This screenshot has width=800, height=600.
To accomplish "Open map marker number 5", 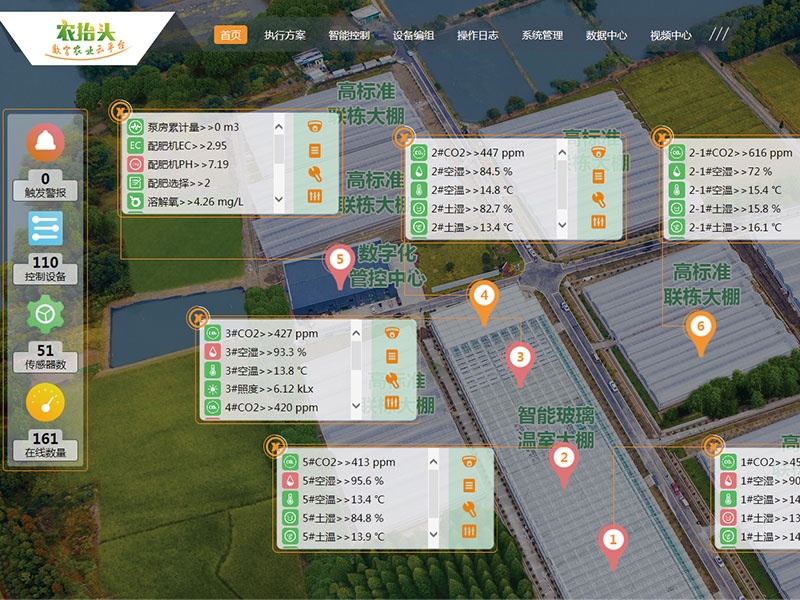I will click(340, 260).
